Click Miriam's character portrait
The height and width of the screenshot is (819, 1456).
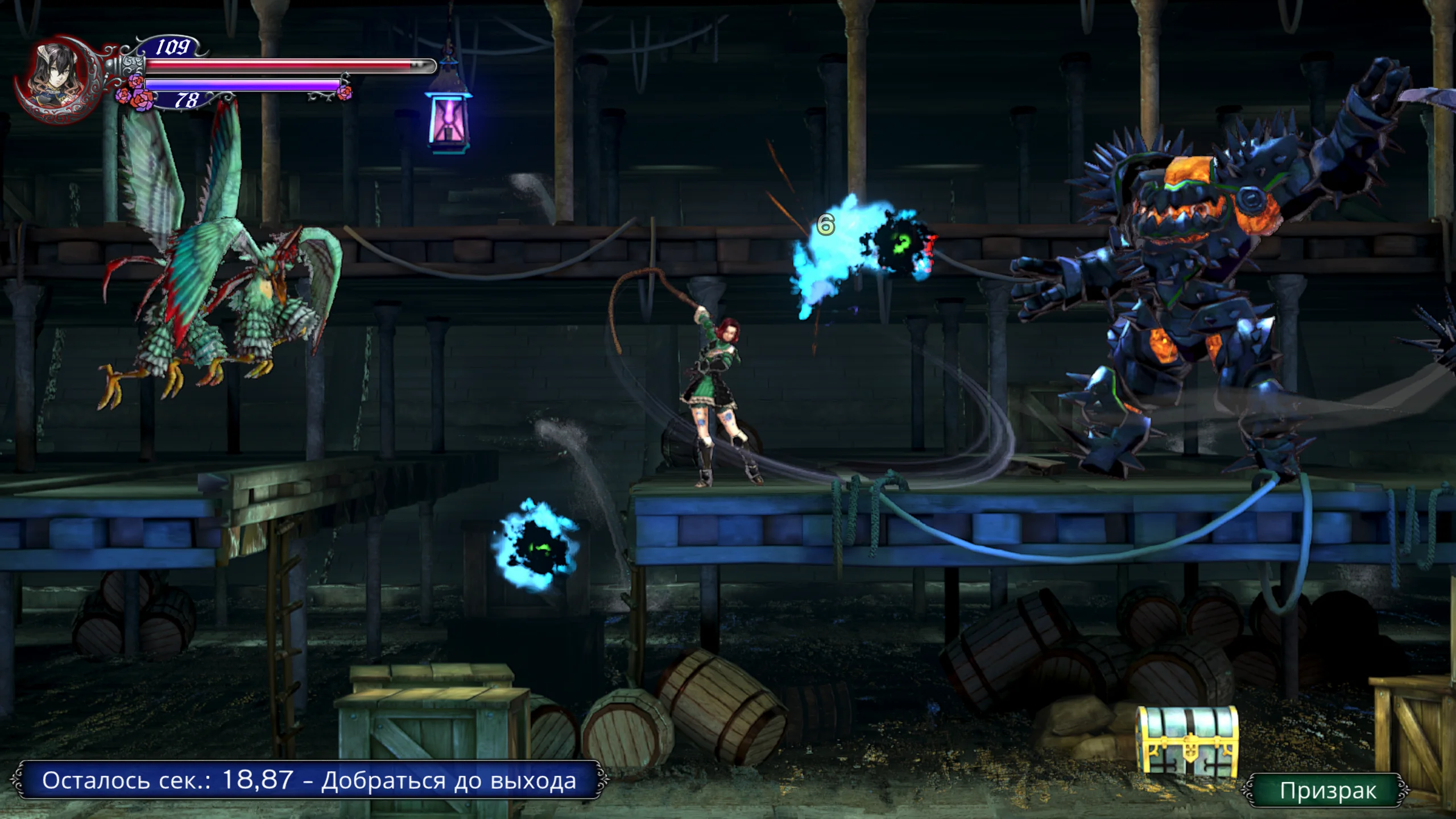click(x=57, y=78)
